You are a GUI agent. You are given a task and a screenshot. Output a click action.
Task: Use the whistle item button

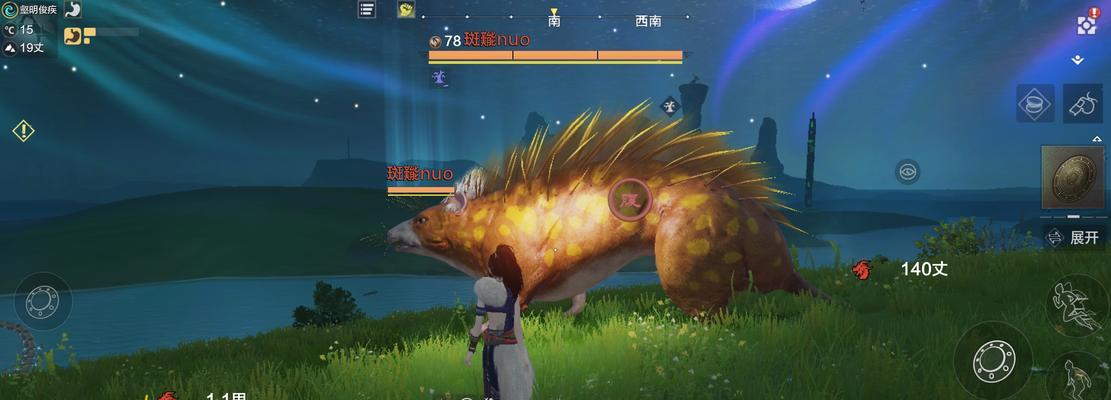1082,102
